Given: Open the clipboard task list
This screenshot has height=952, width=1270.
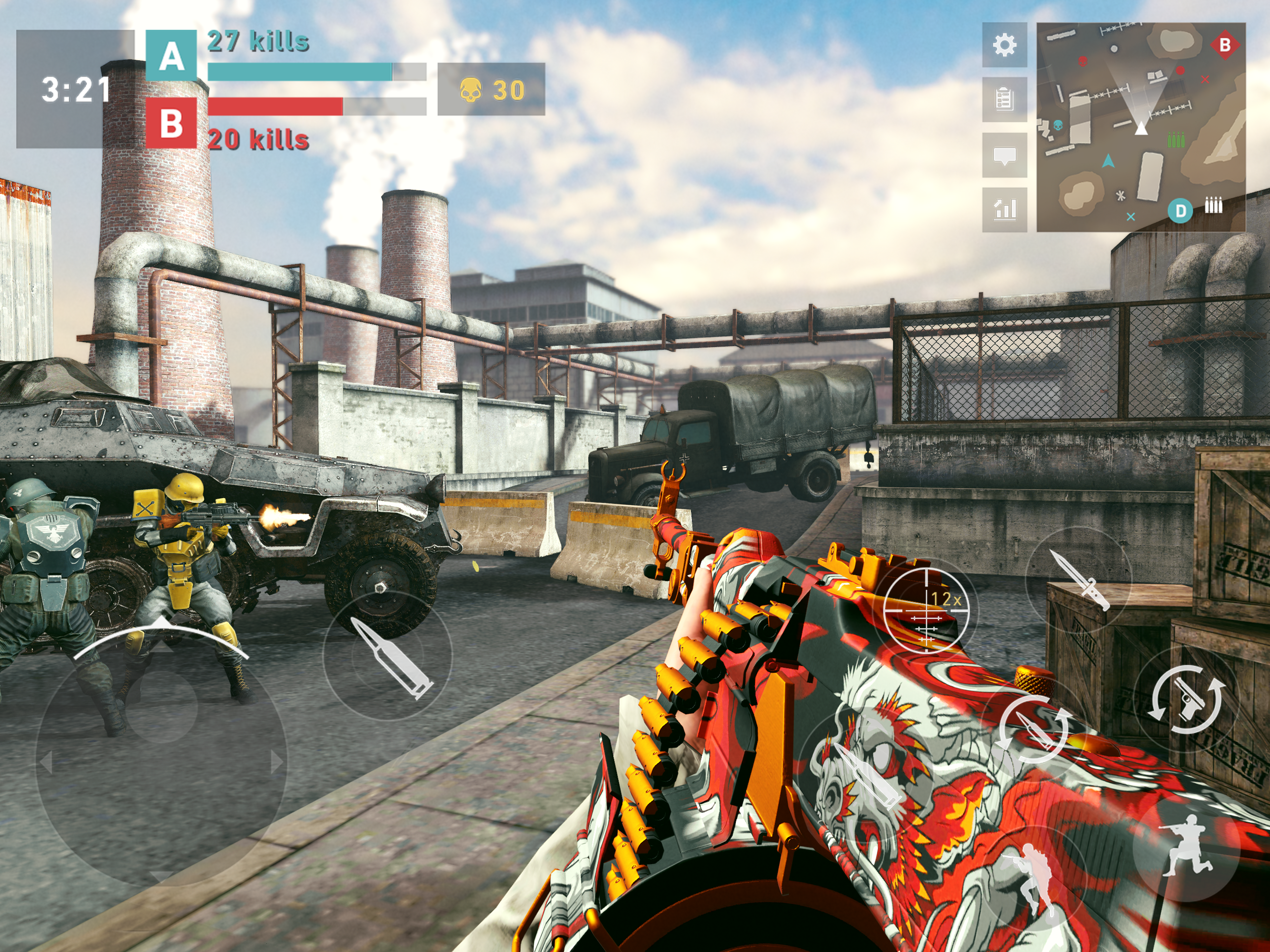Looking at the screenshot, I should pyautogui.click(x=1004, y=99).
